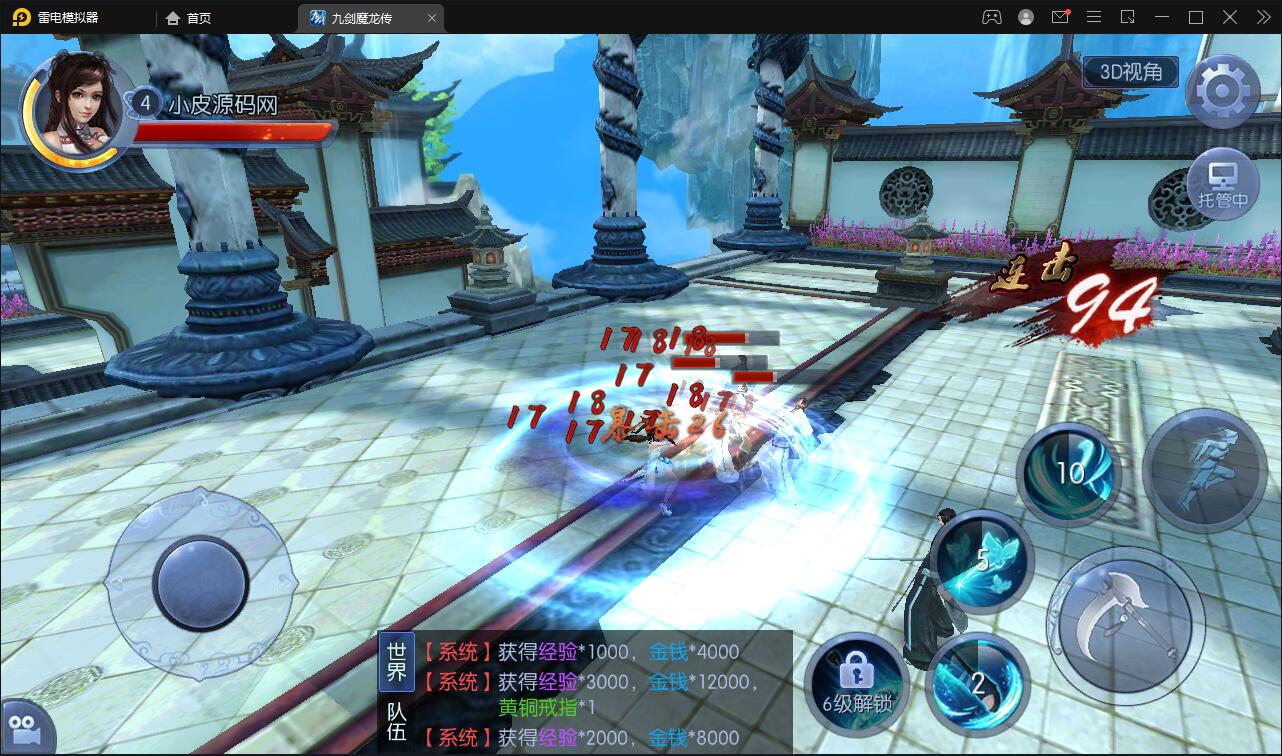
Task: Toggle the 托管中 auto-battle button
Action: 1222,185
